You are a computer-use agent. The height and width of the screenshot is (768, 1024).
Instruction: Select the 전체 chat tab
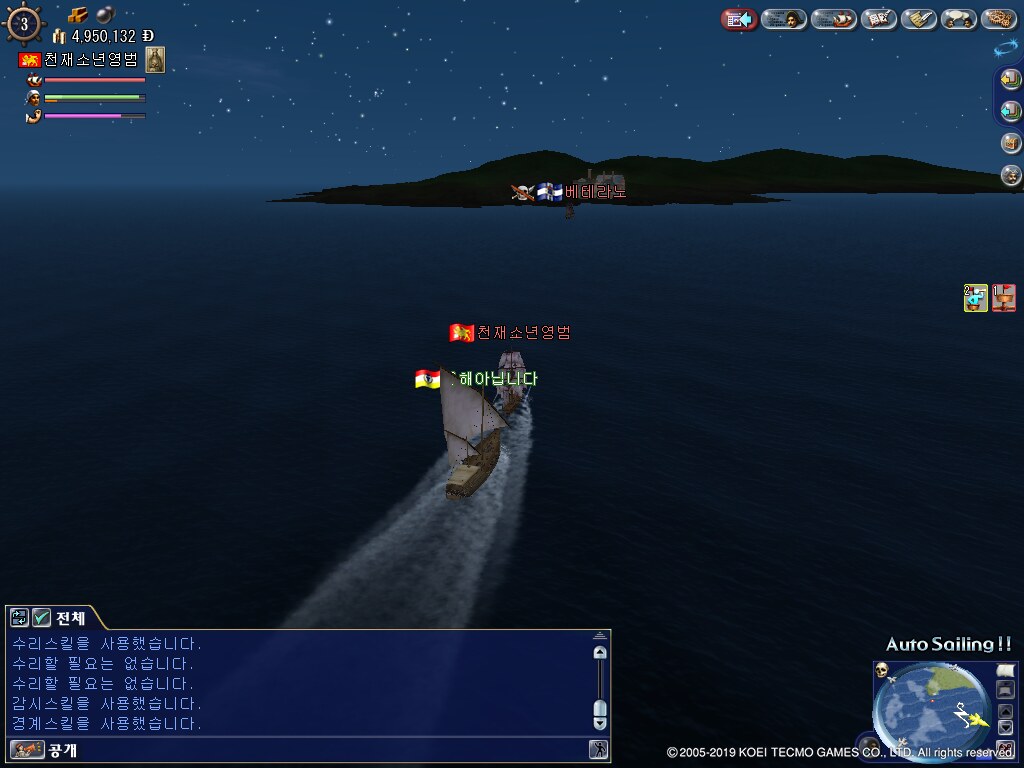pyautogui.click(x=70, y=618)
